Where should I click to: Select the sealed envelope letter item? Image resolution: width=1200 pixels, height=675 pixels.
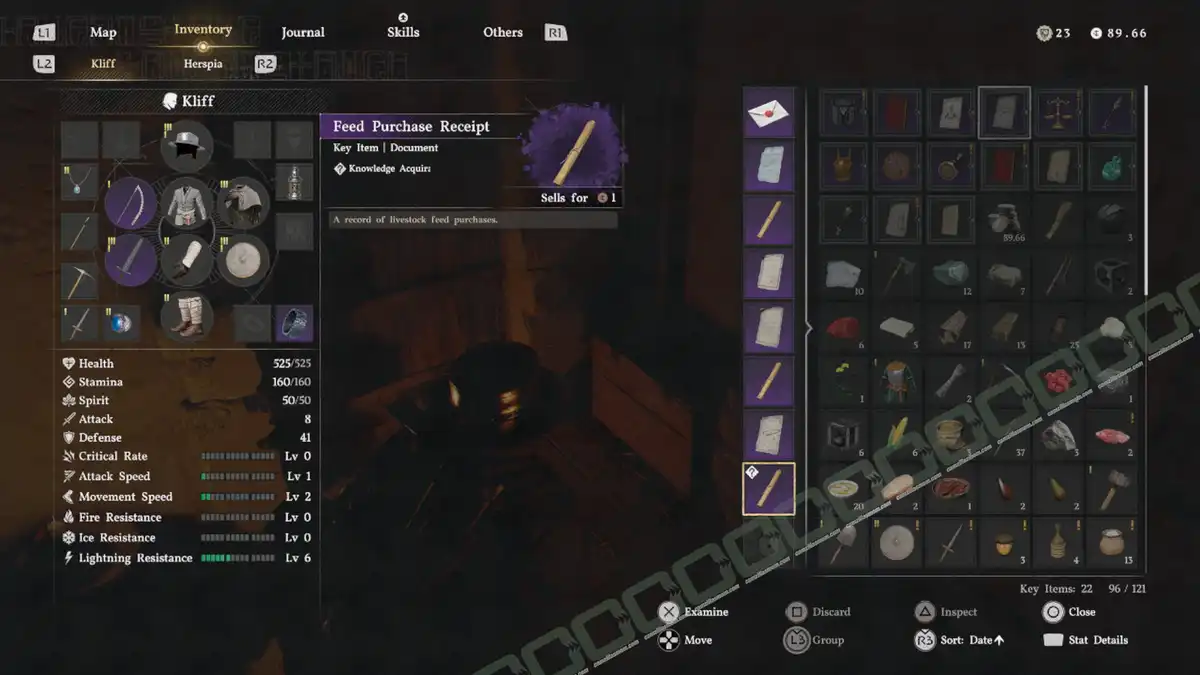tap(768, 112)
